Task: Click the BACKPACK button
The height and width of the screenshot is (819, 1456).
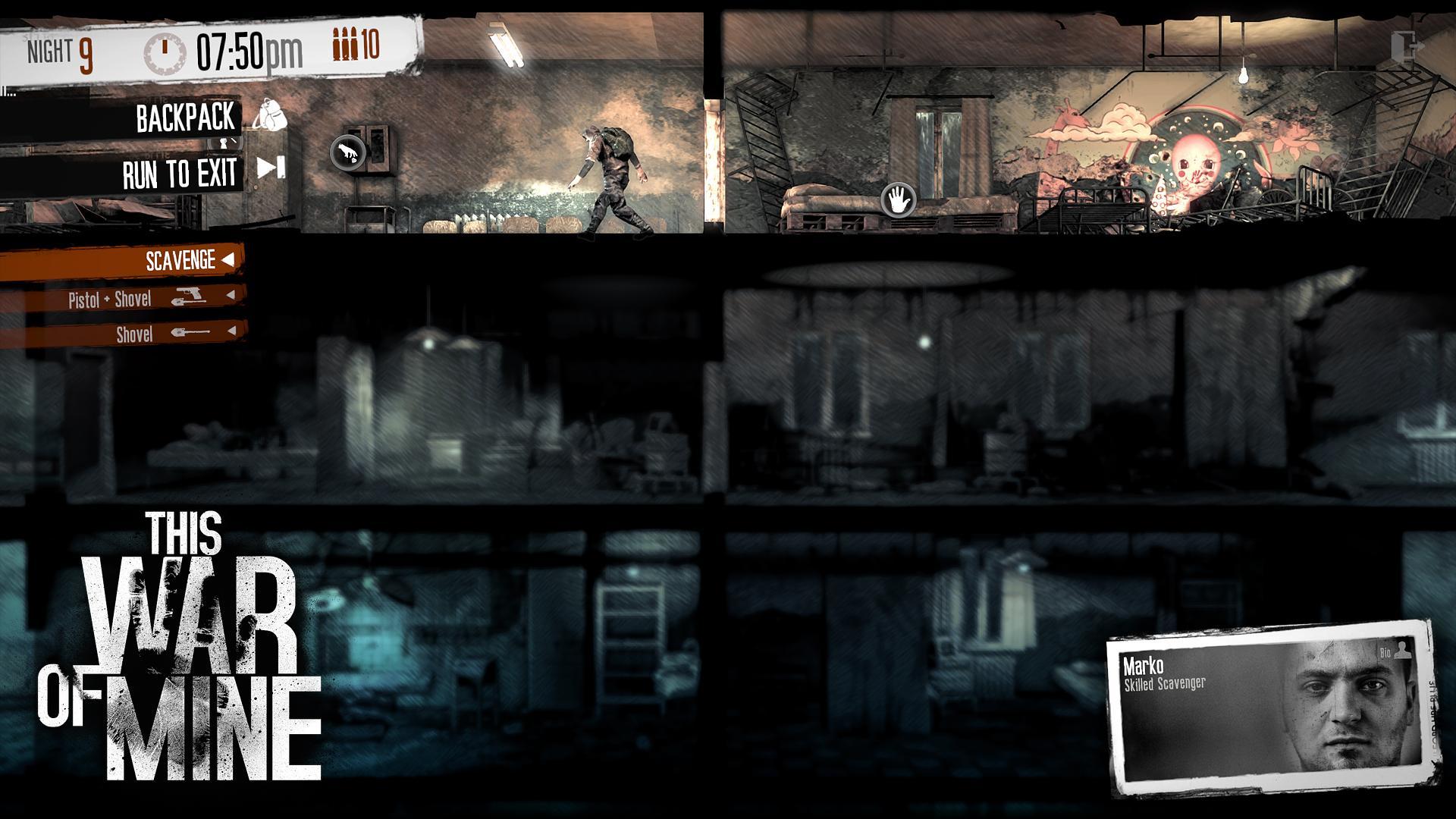Action: [184, 118]
